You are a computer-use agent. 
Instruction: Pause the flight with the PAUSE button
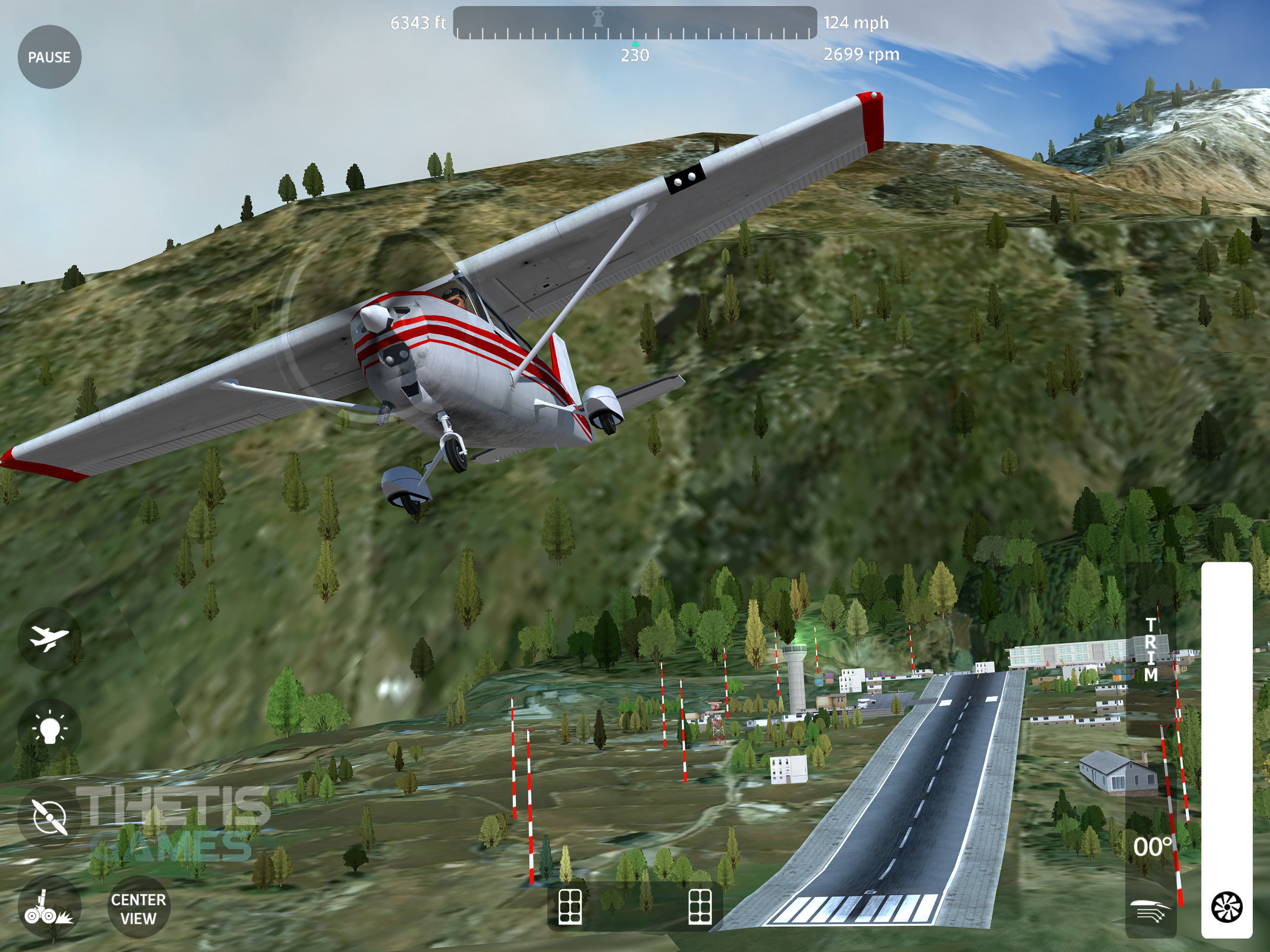(x=49, y=57)
